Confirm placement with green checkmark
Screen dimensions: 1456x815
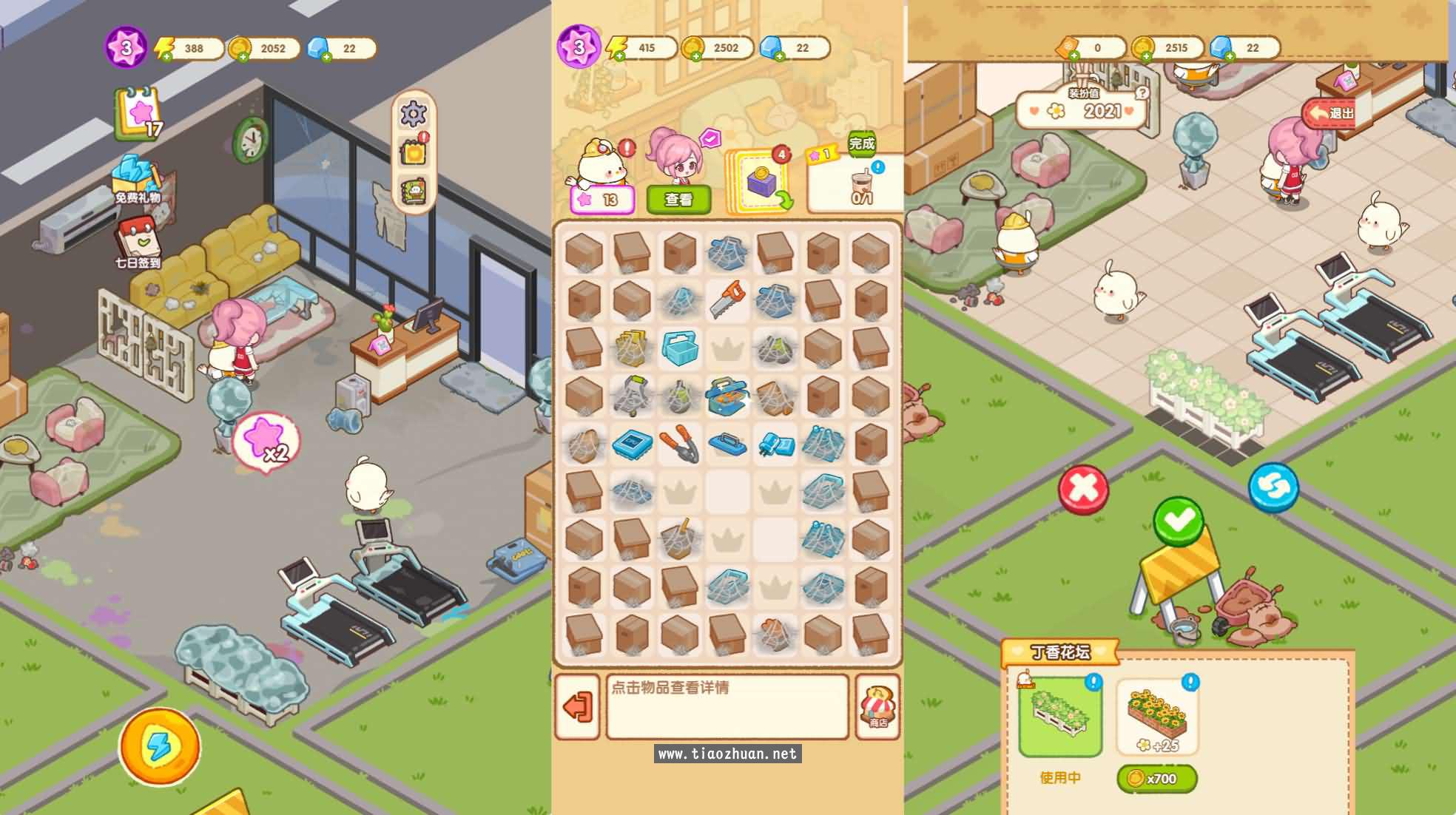coord(1178,521)
